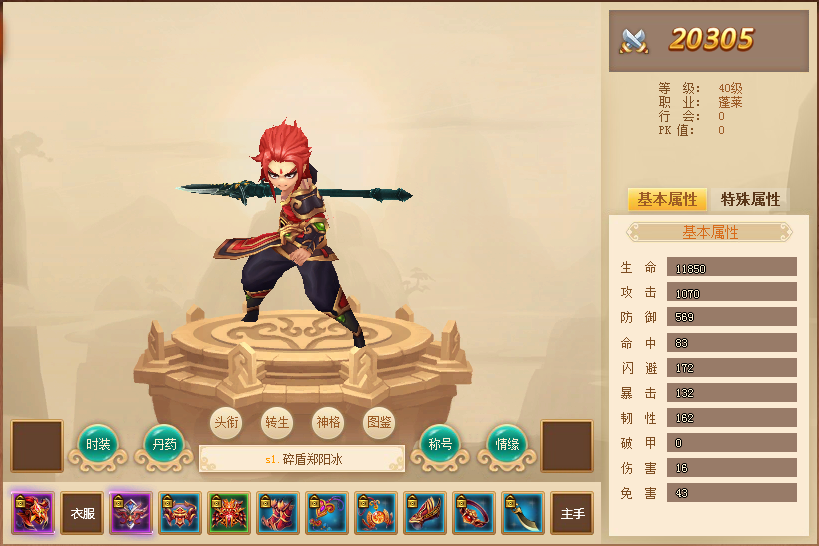
Task: Click the character name field 碎盾郑阳冰
Action: (302, 460)
